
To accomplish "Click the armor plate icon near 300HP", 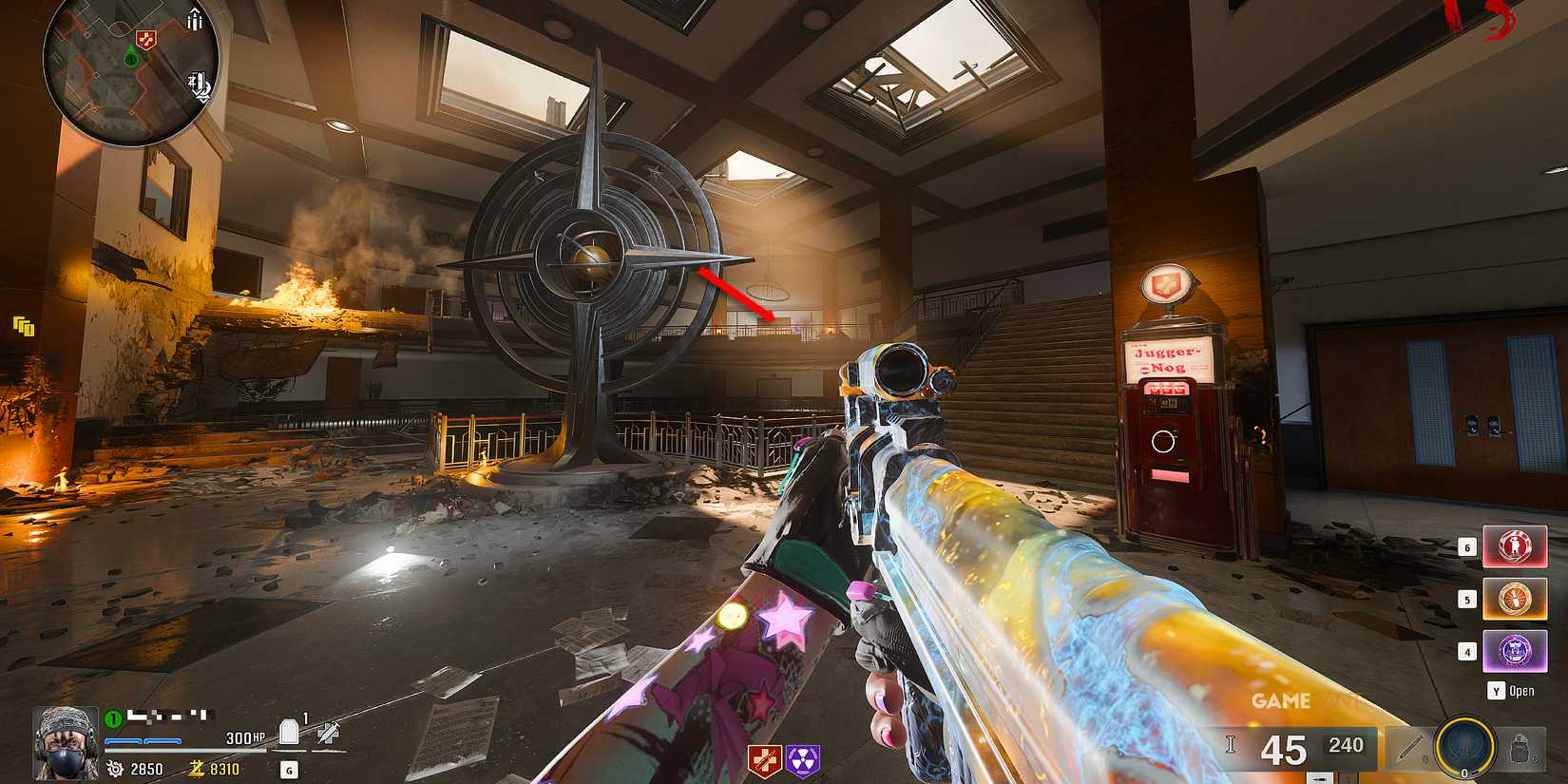I will pos(288,728).
